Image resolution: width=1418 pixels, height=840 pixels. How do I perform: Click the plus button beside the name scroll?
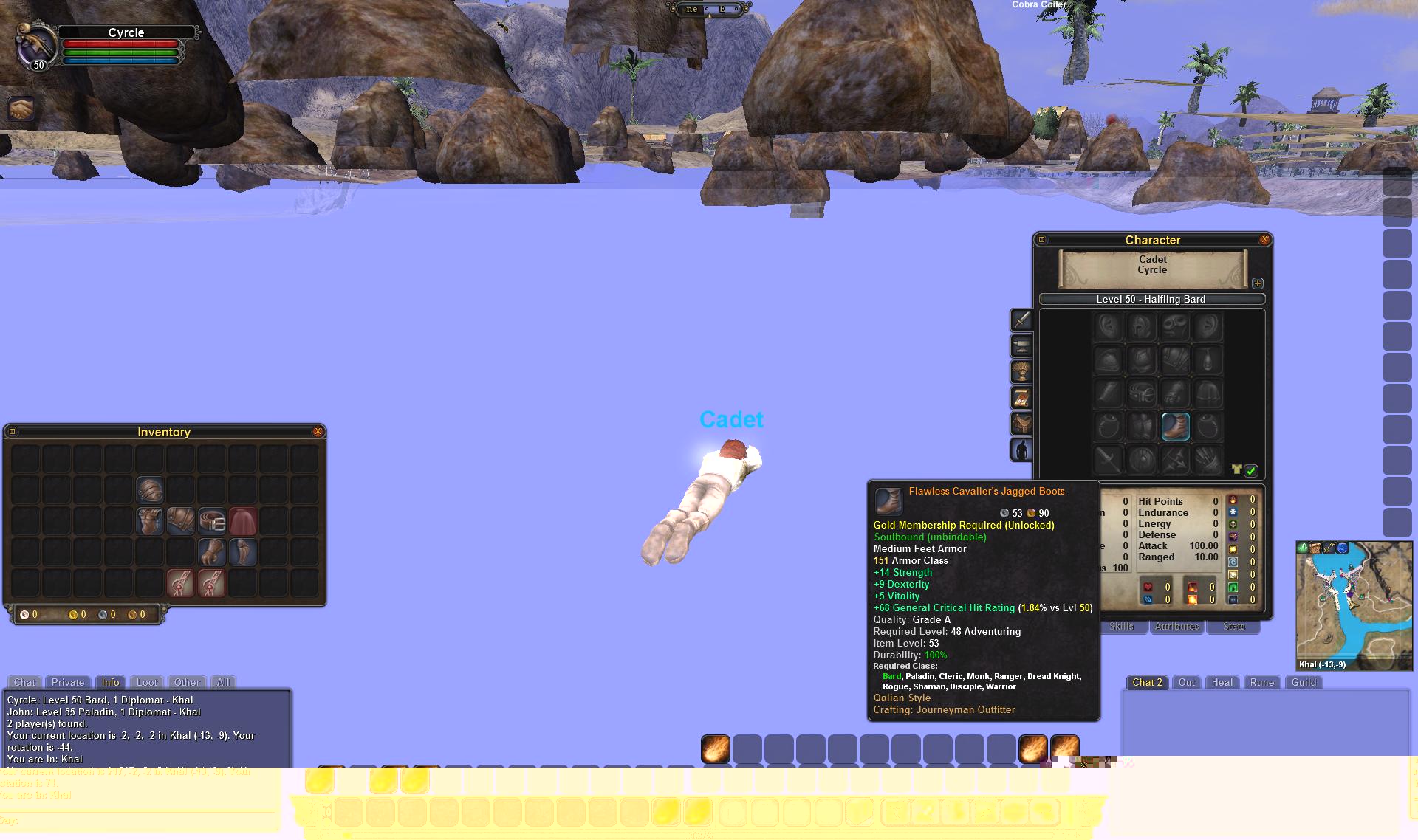1258,283
